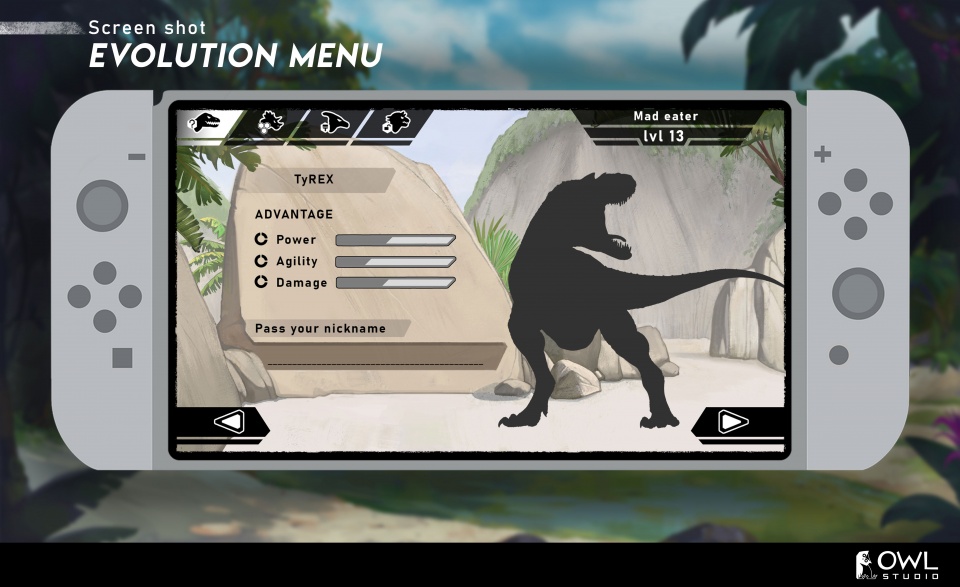
Task: Show the next dinosaur with right arrow
Action: (x=733, y=422)
